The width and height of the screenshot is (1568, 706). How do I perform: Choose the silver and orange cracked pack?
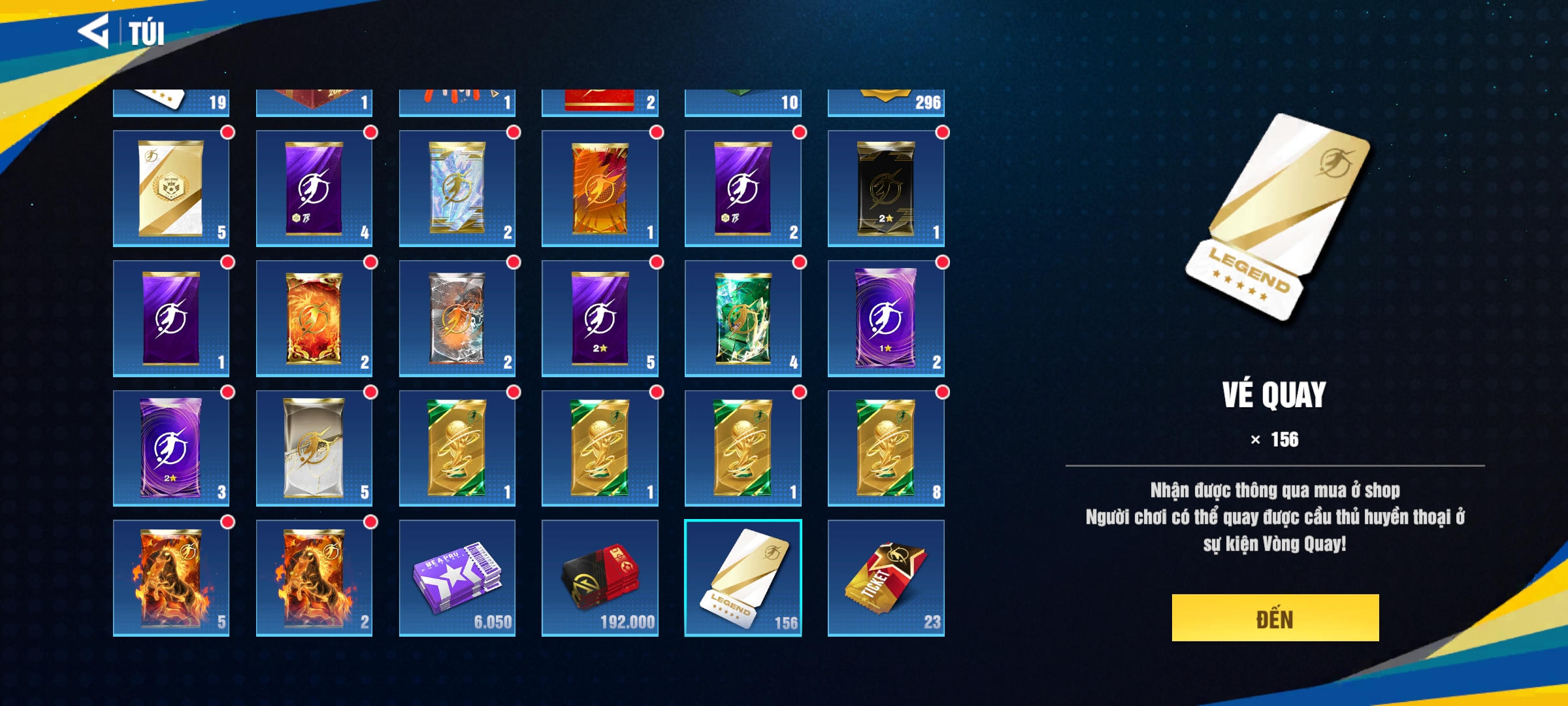coord(457,318)
